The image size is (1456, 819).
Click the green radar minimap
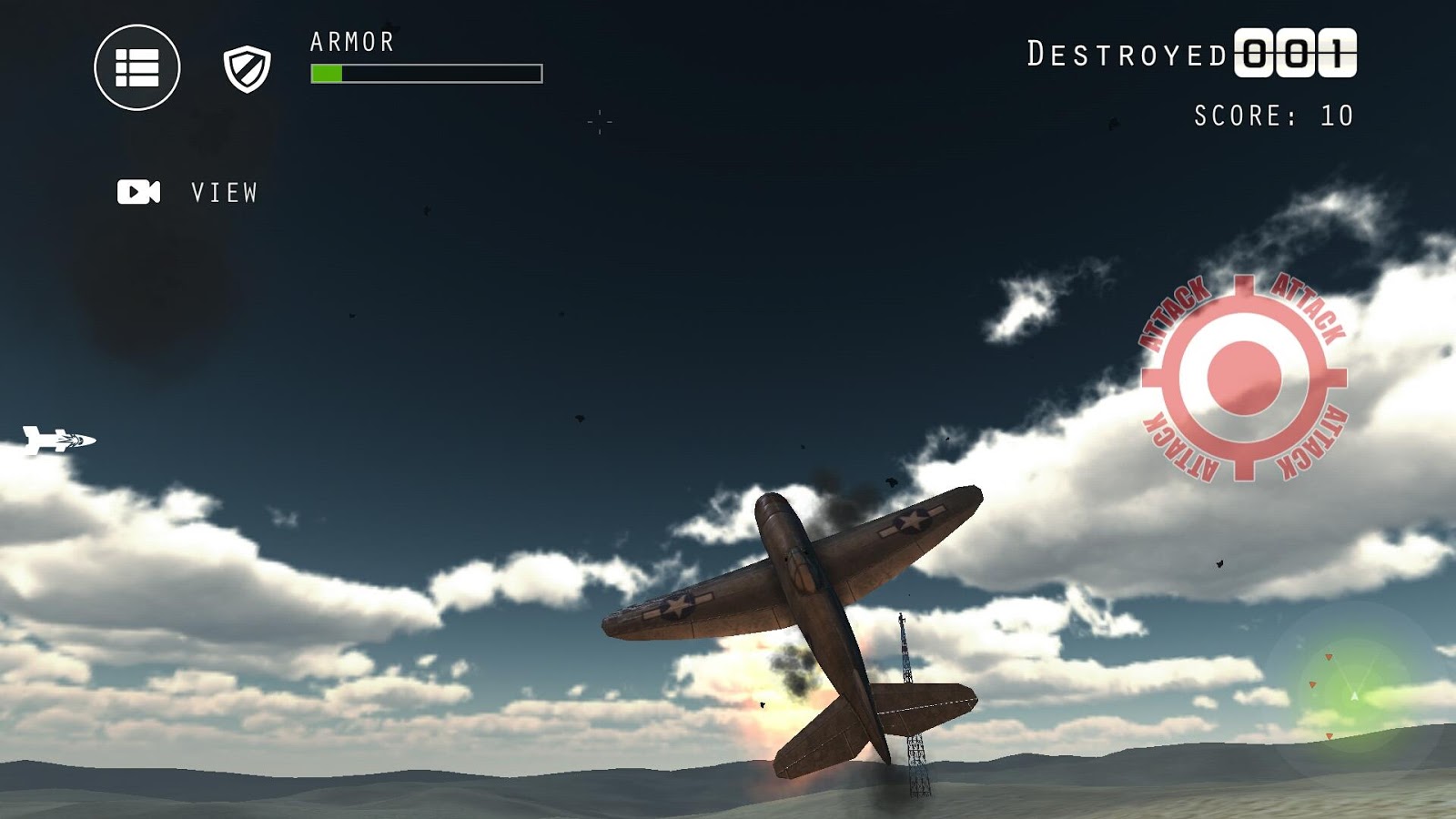[x=1353, y=693]
